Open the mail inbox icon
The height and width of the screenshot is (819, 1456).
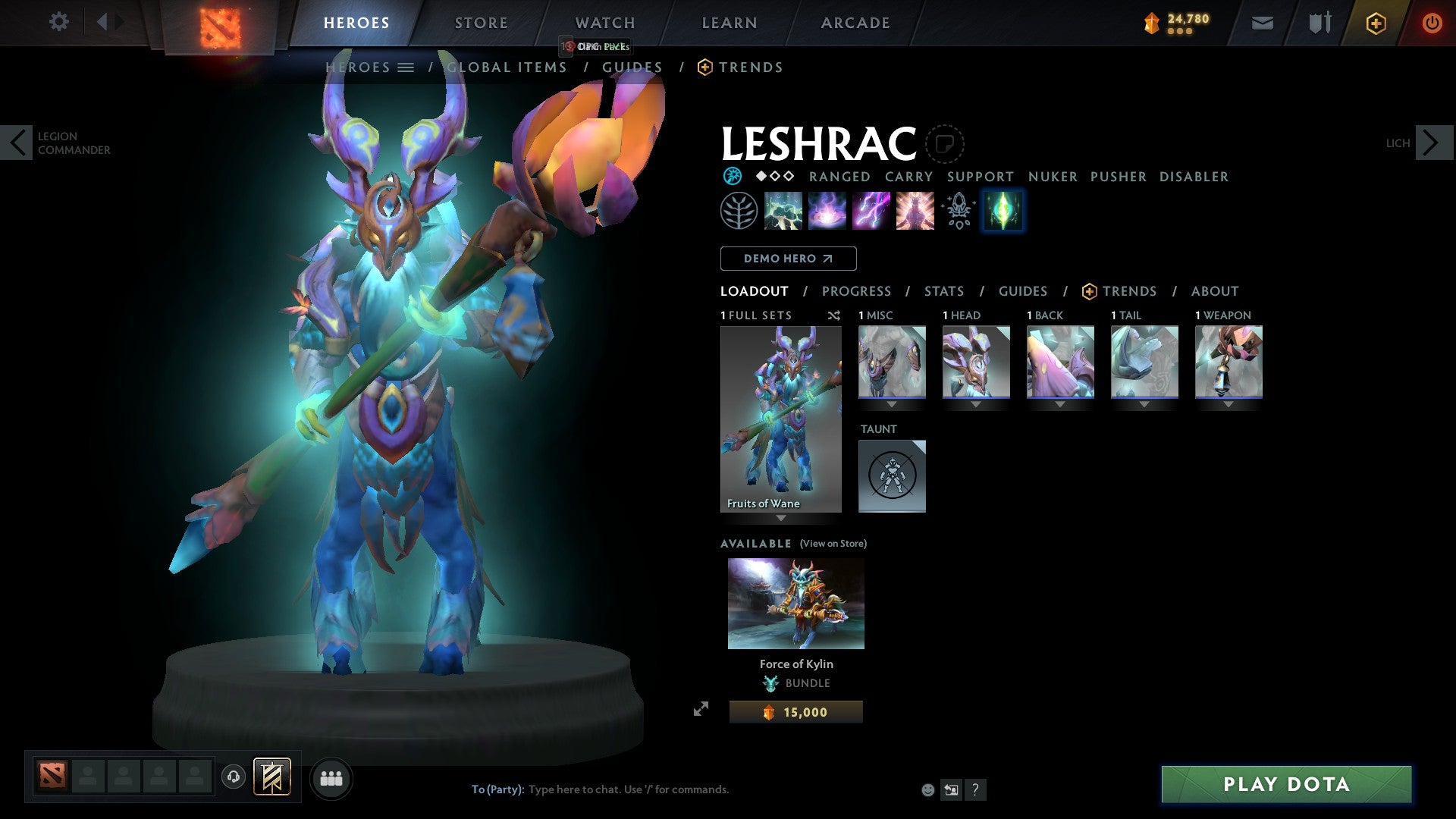pyautogui.click(x=1262, y=23)
